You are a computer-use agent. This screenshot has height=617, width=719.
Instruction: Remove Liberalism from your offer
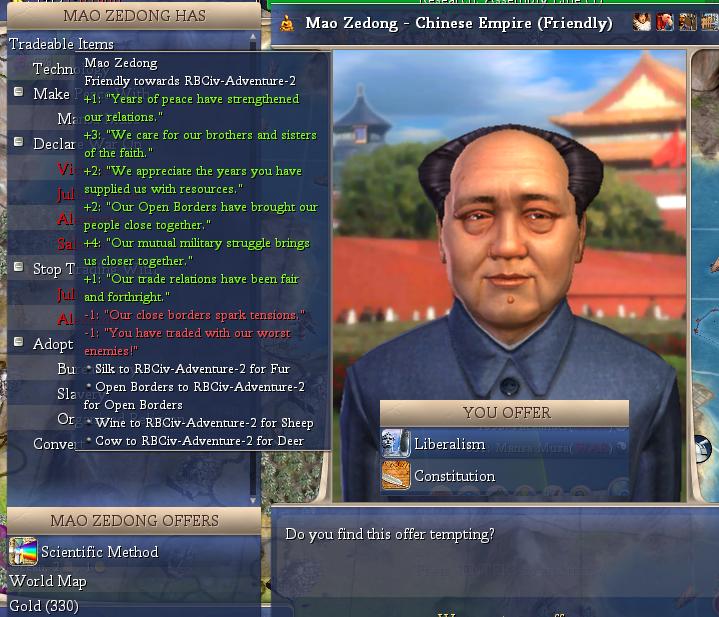click(x=449, y=444)
